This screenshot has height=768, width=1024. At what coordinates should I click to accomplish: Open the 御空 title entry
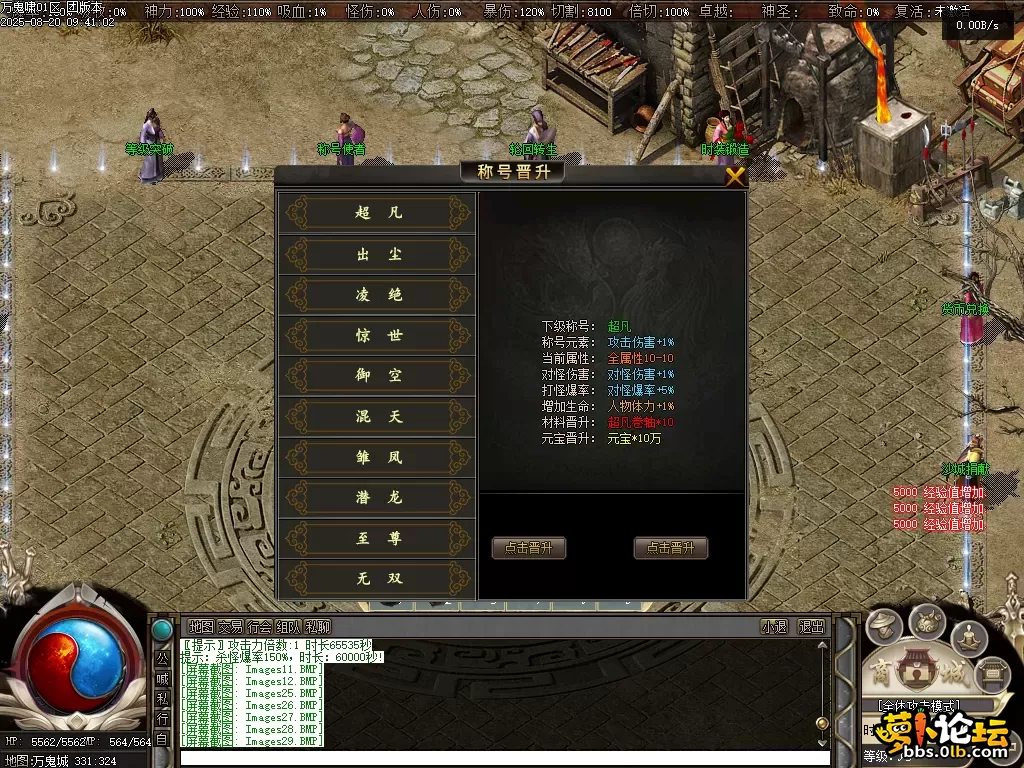point(378,376)
